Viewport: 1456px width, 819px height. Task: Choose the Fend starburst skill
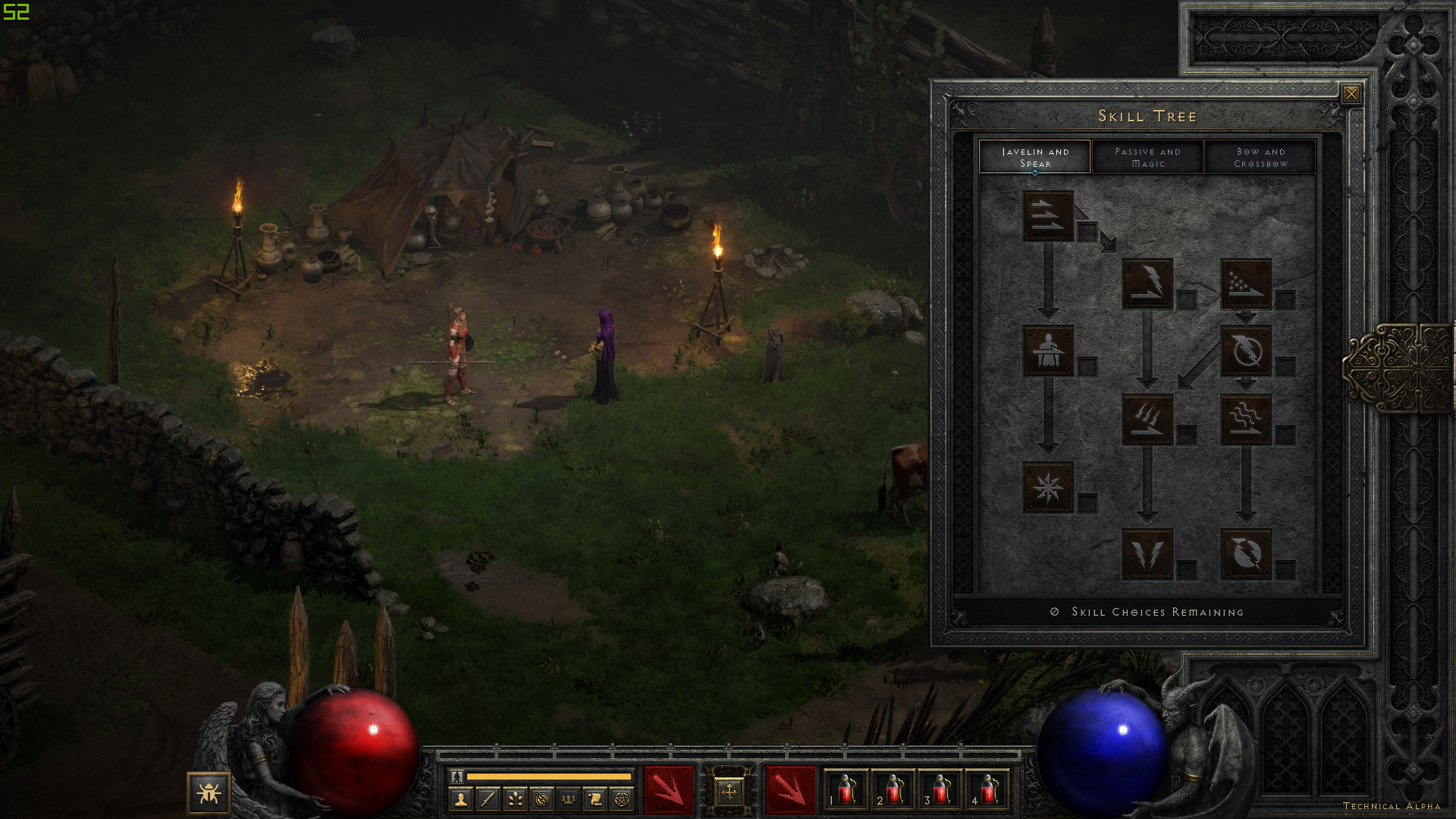(x=1048, y=487)
